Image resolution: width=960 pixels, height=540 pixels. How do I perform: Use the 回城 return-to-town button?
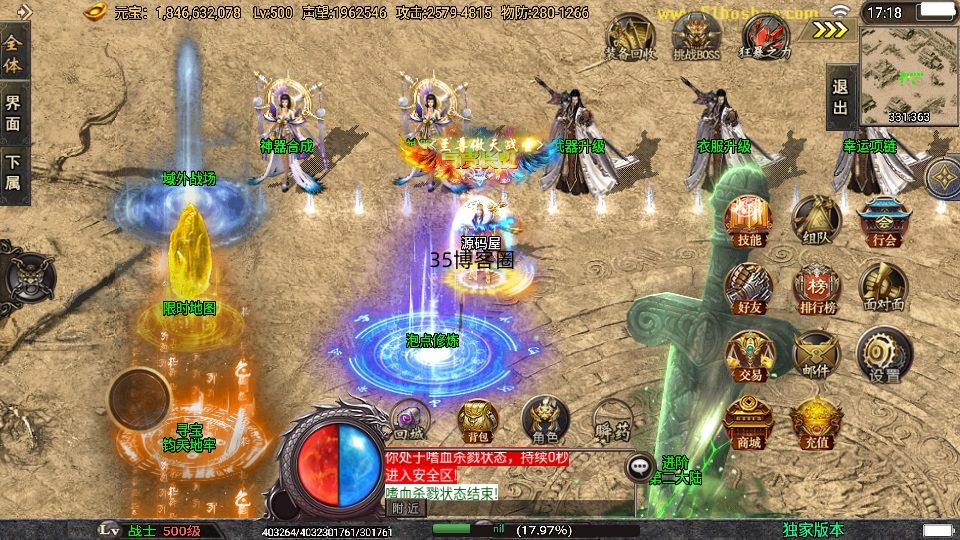click(x=410, y=420)
